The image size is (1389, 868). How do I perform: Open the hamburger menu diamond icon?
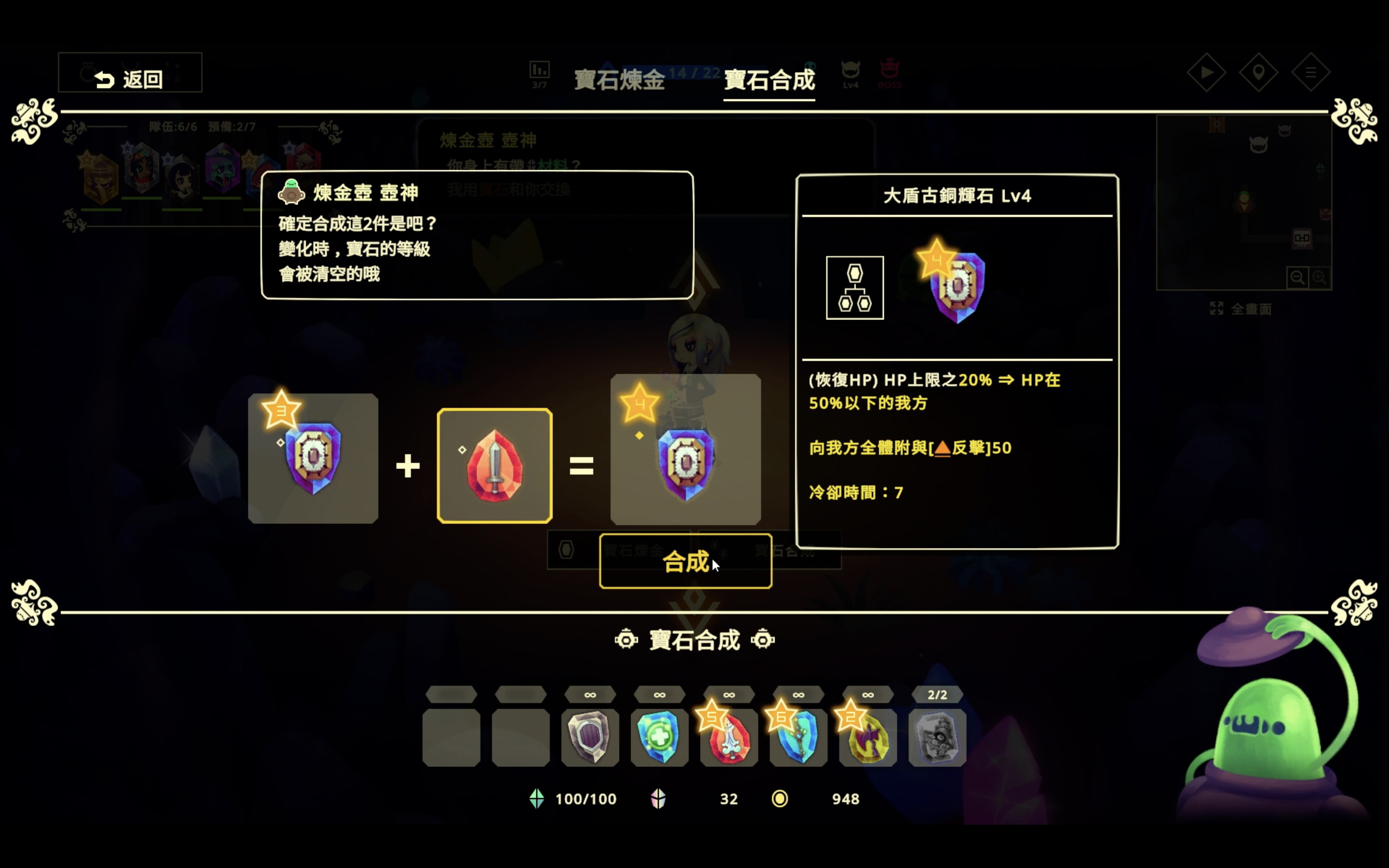point(1311,72)
